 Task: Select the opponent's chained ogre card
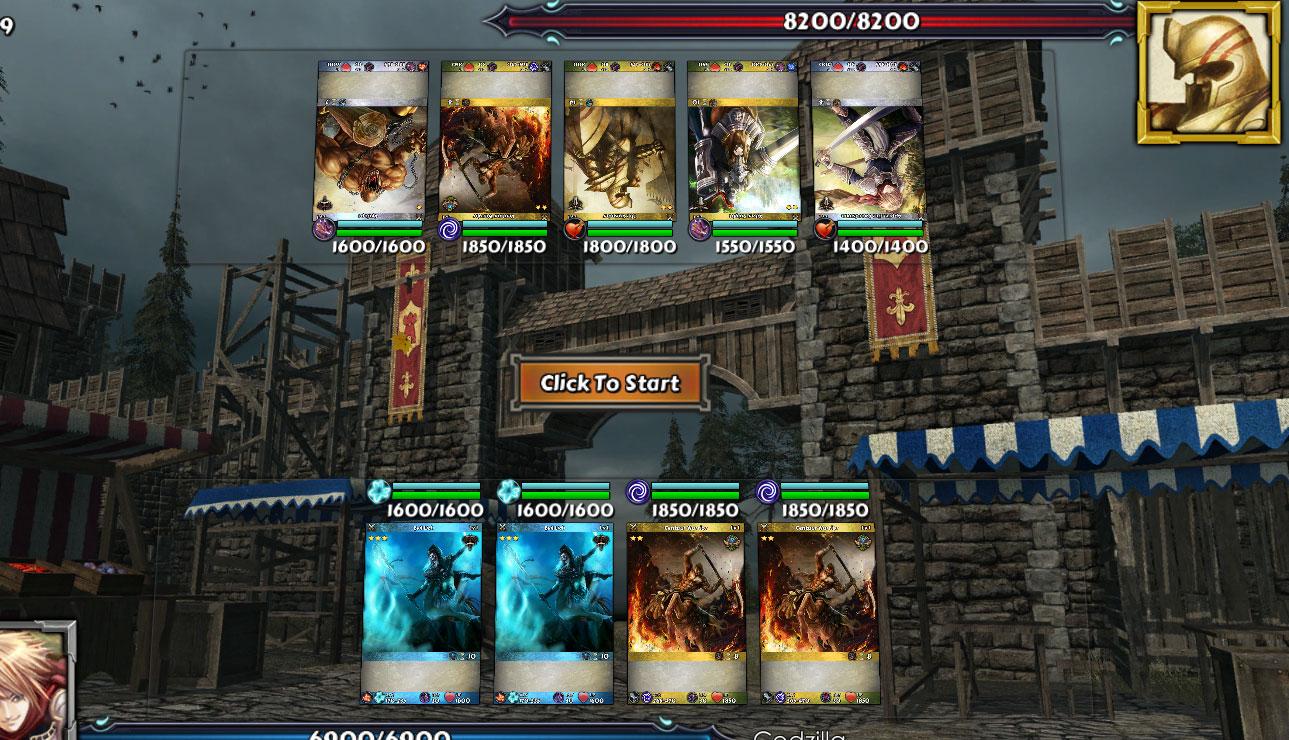372,141
